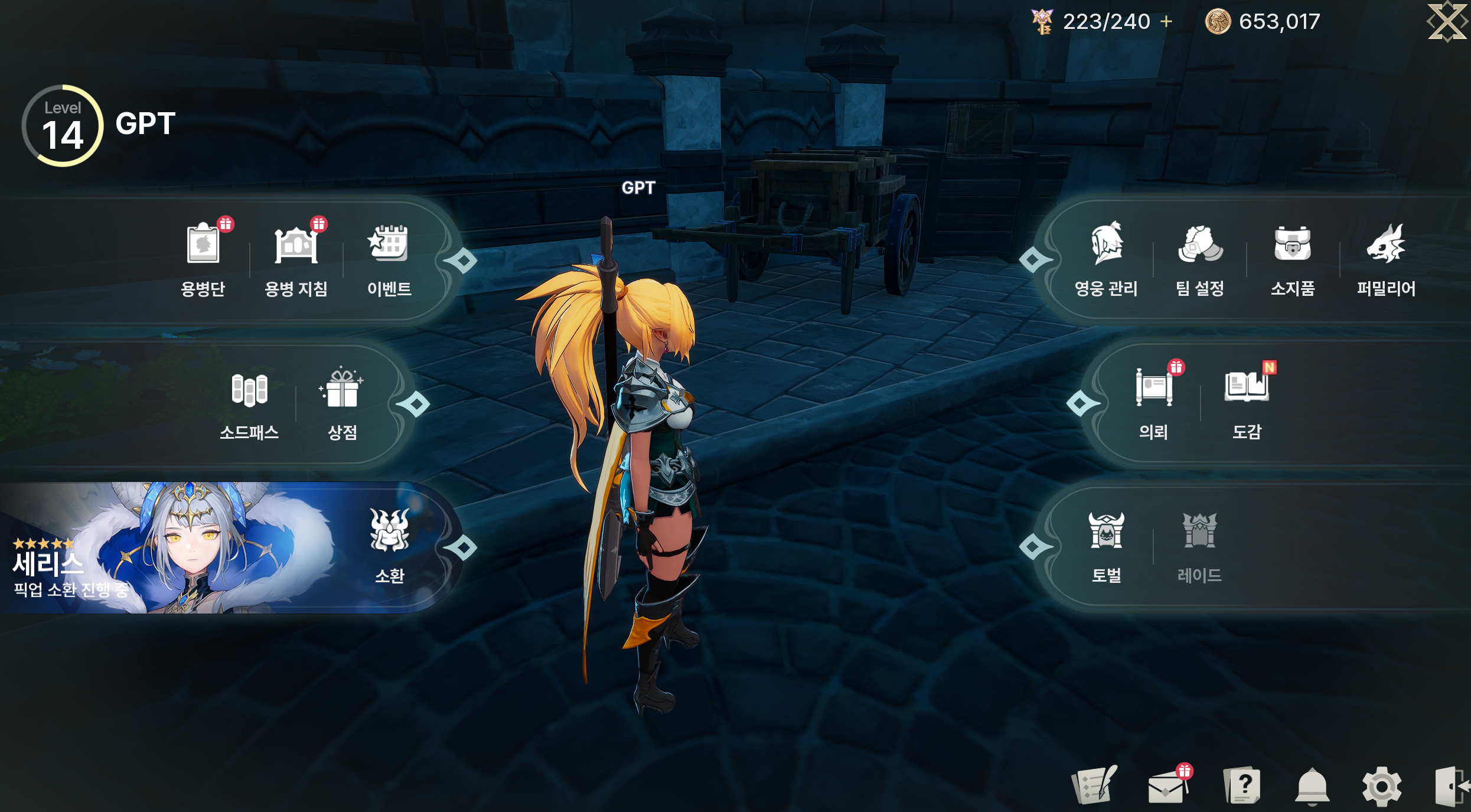Open the 퍼밀리어 familiar menu
Viewport: 1471px width, 812px height.
1386,258
